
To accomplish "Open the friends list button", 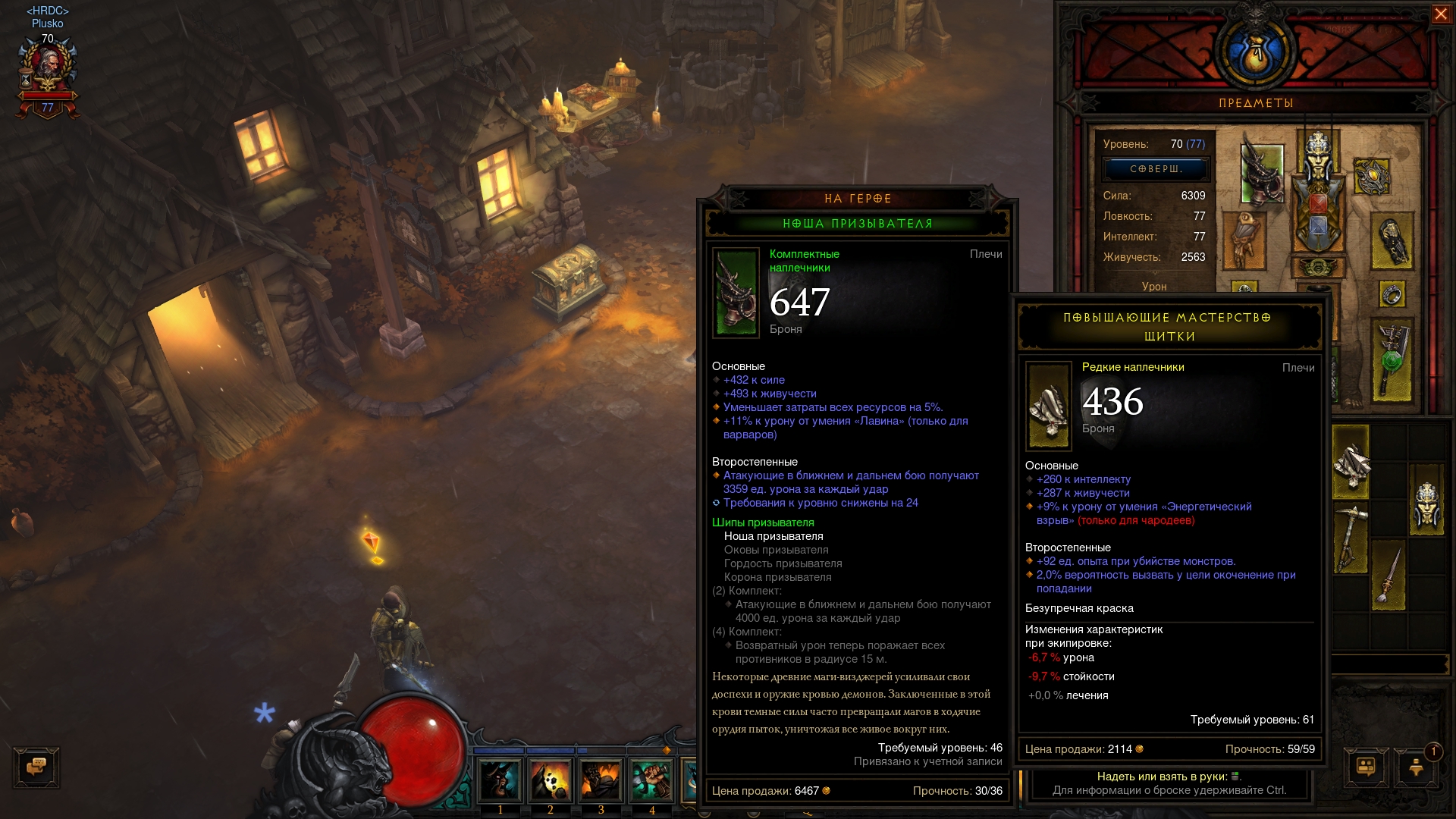I will 1366,767.
